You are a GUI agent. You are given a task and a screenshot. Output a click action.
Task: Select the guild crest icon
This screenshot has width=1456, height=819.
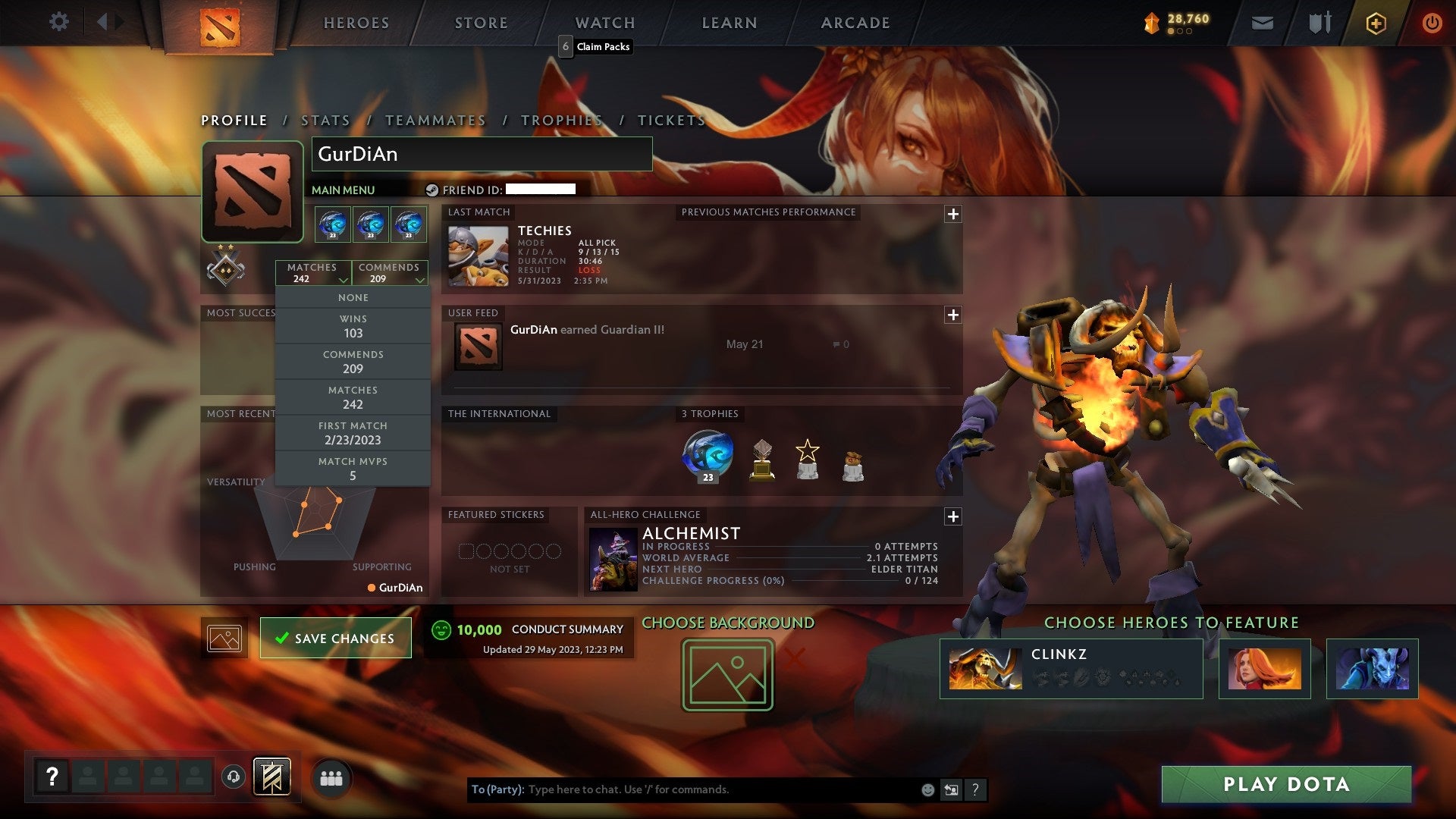click(x=272, y=777)
